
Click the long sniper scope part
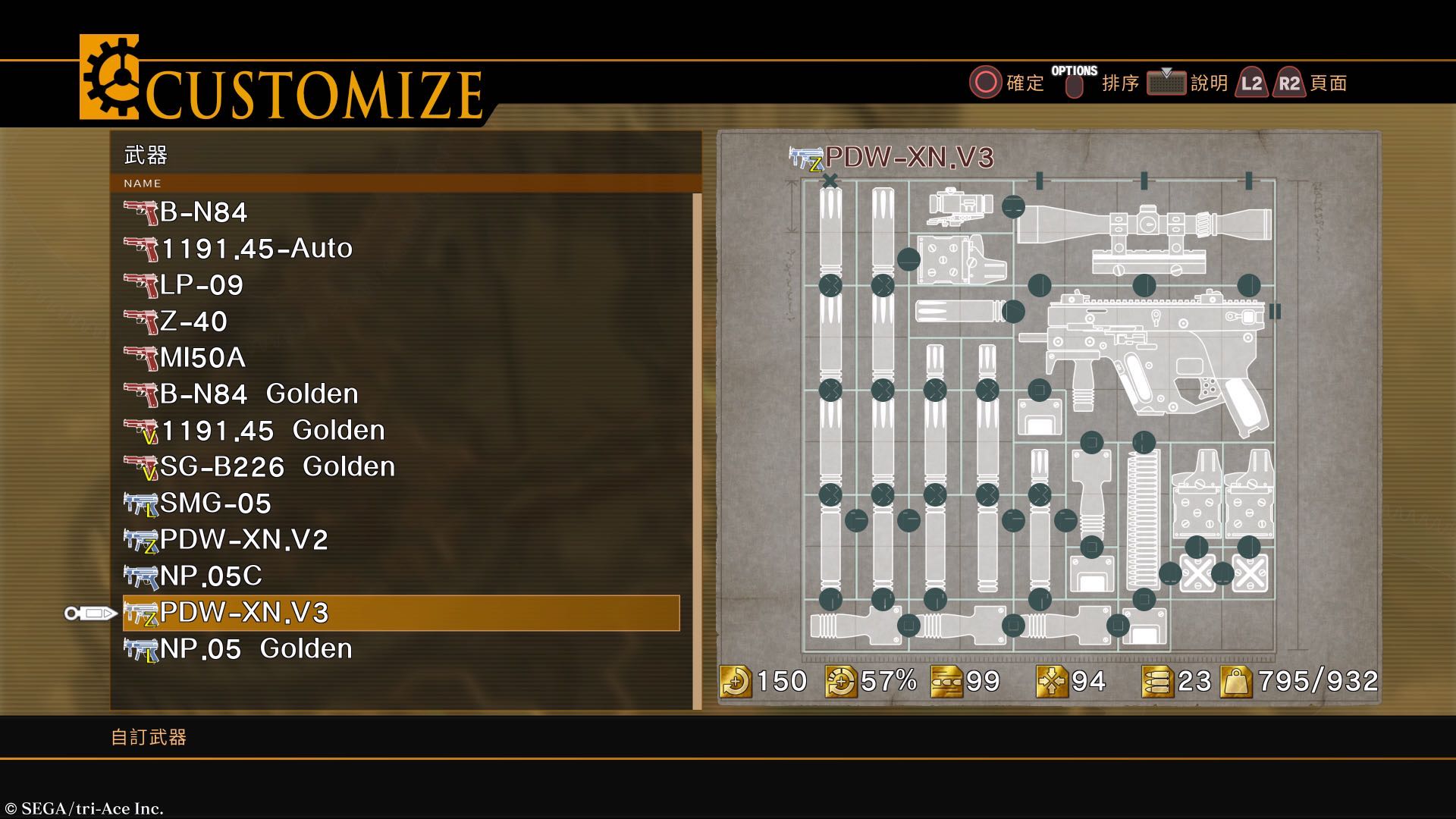pos(1145,223)
